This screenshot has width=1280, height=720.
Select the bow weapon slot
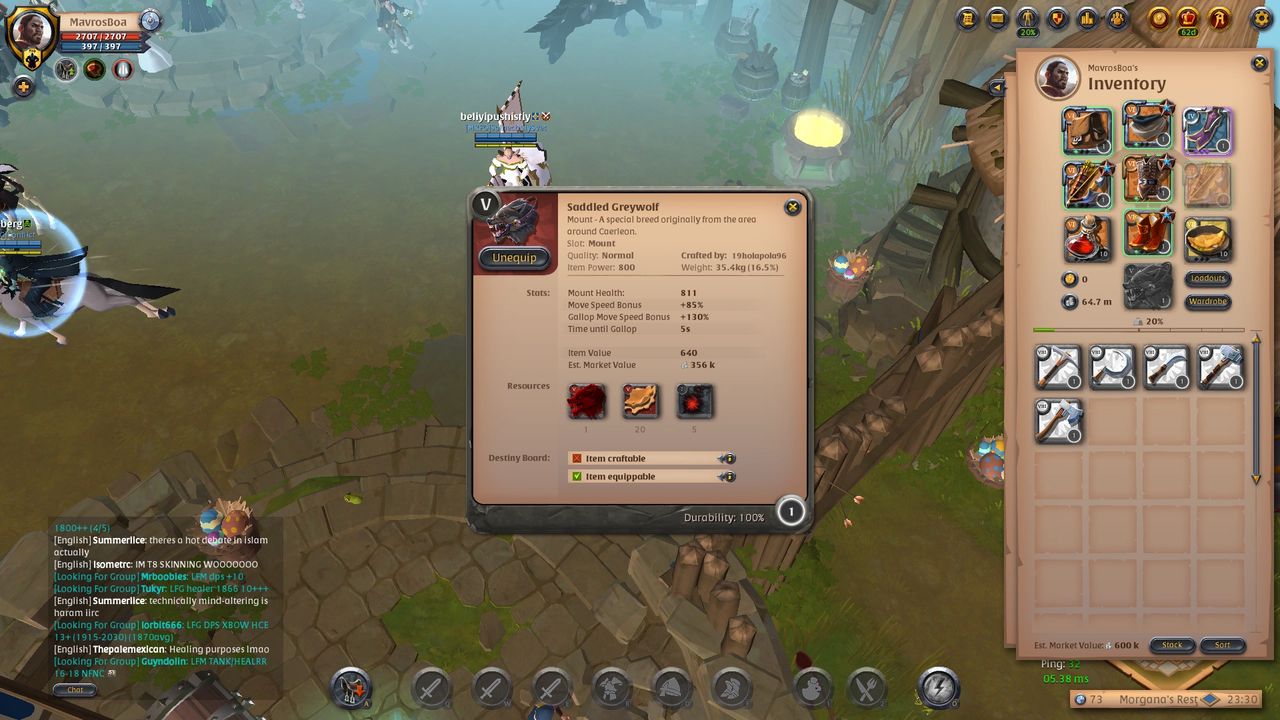tap(1088, 184)
